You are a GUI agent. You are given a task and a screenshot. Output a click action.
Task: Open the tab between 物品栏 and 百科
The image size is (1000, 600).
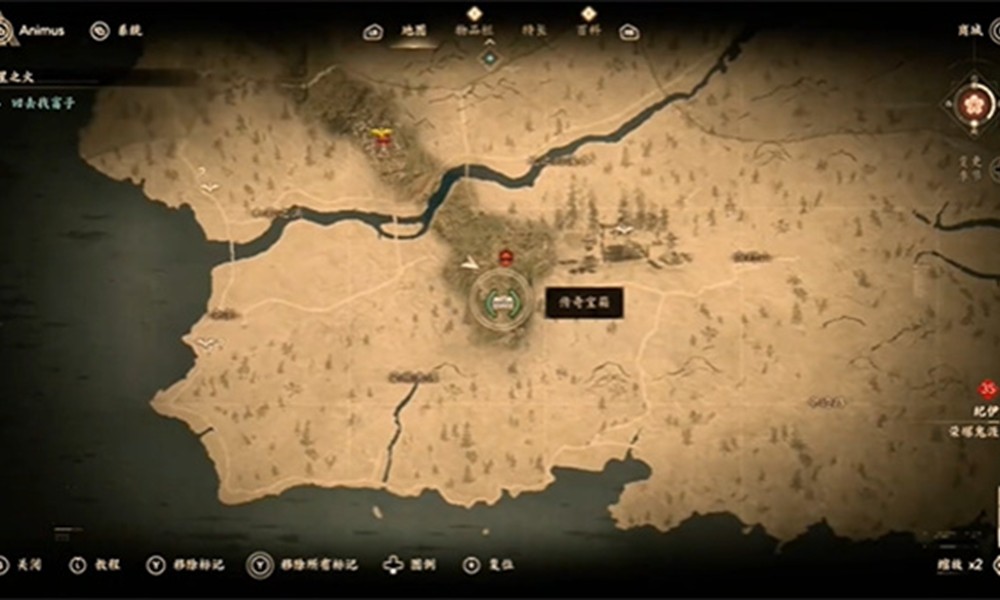click(534, 31)
